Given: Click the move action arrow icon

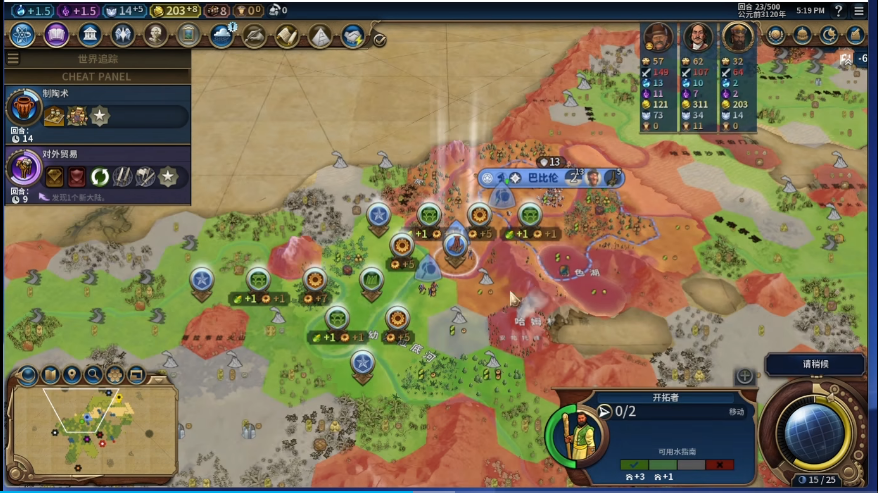Looking at the screenshot, I should click(604, 410).
